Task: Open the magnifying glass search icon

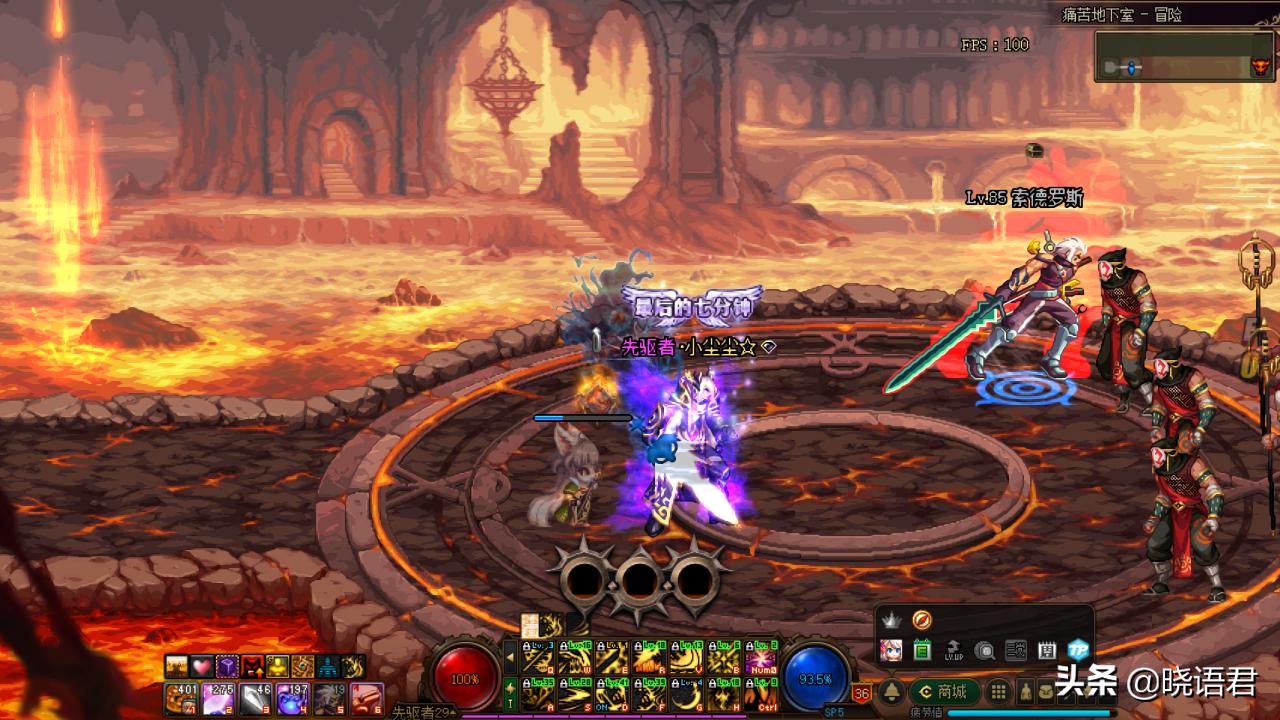Action: 984,650
